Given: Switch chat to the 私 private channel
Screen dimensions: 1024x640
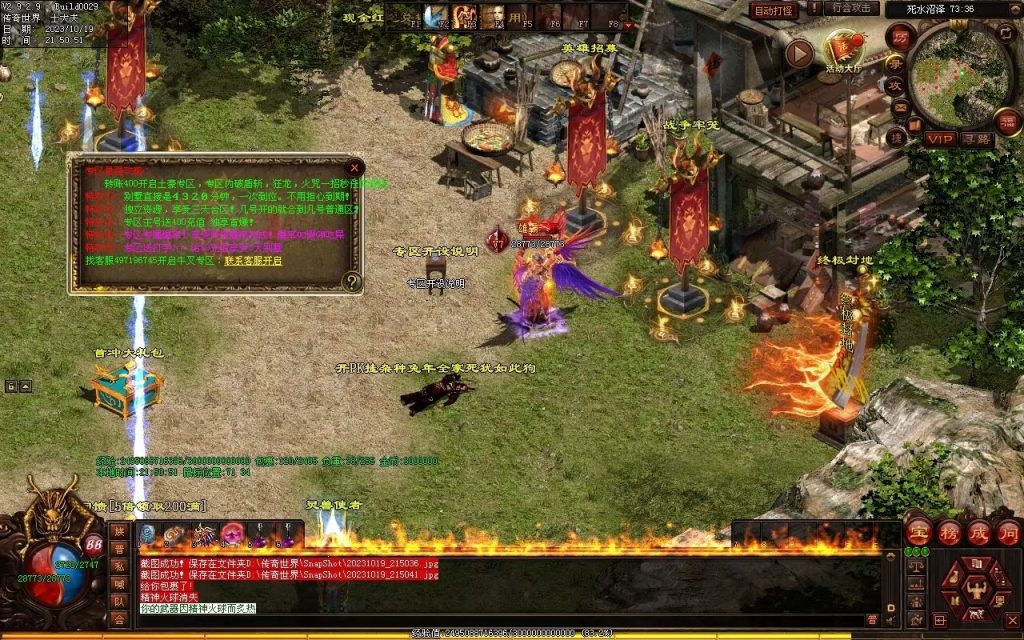Looking at the screenshot, I should coord(119,567).
